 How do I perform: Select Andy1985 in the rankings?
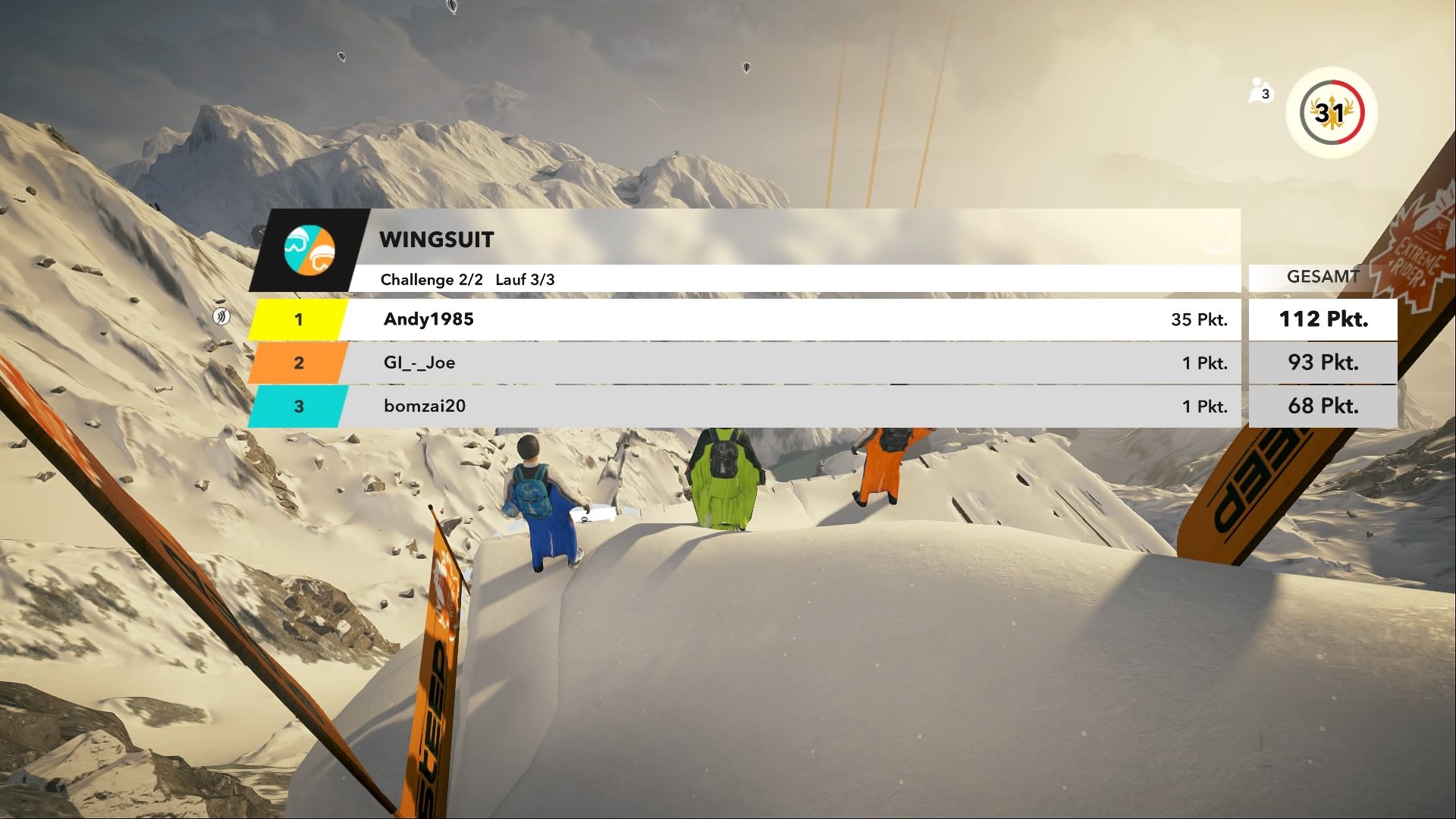(427, 319)
